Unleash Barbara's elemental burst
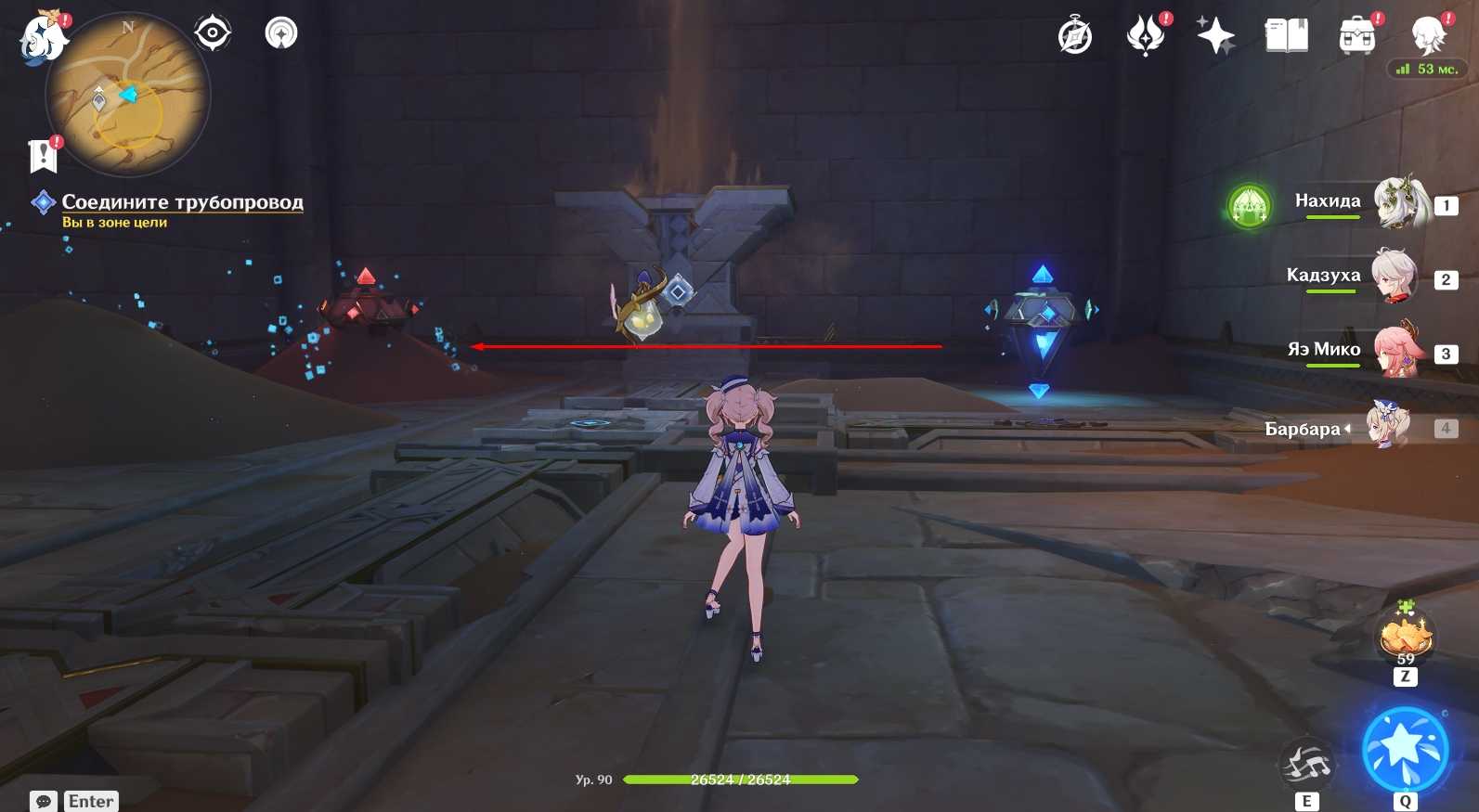This screenshot has width=1479, height=812. [1405, 750]
